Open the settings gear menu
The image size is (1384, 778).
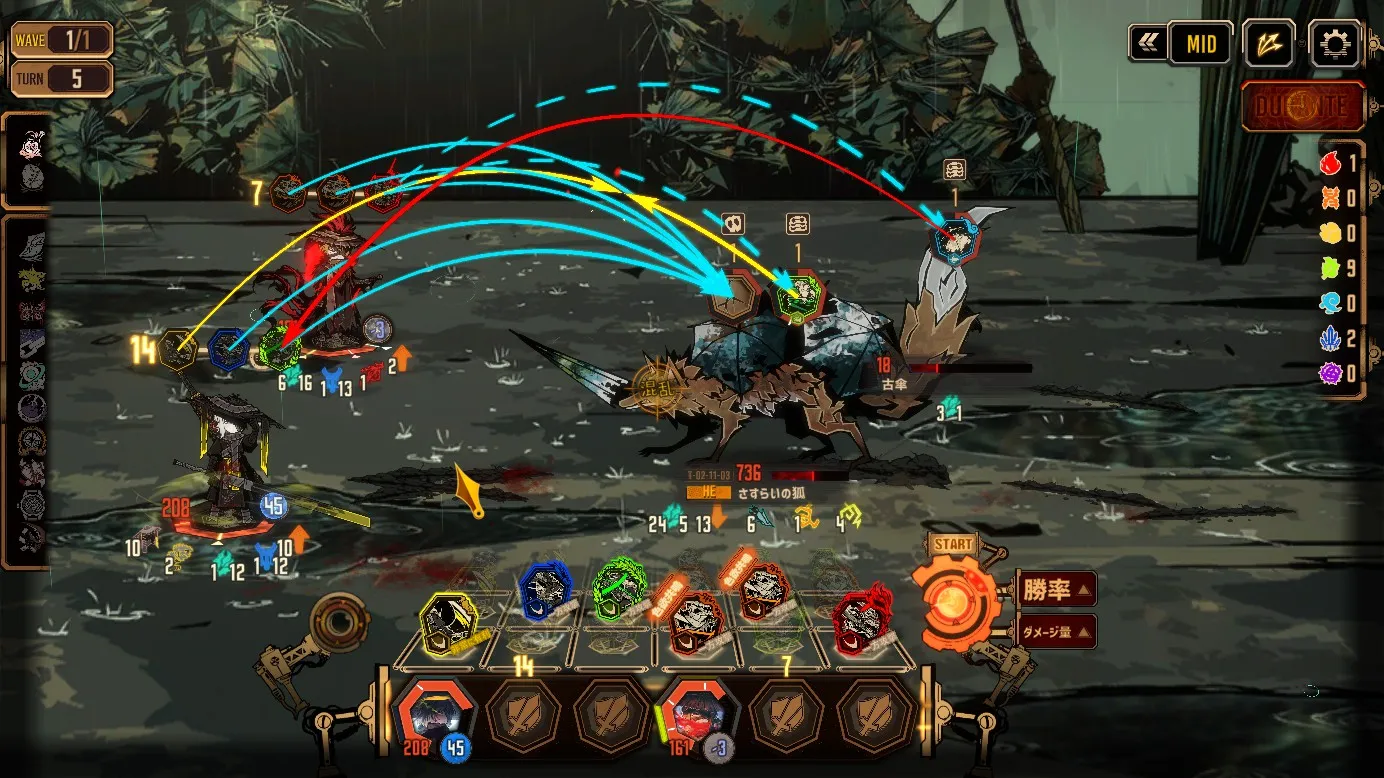click(1334, 44)
